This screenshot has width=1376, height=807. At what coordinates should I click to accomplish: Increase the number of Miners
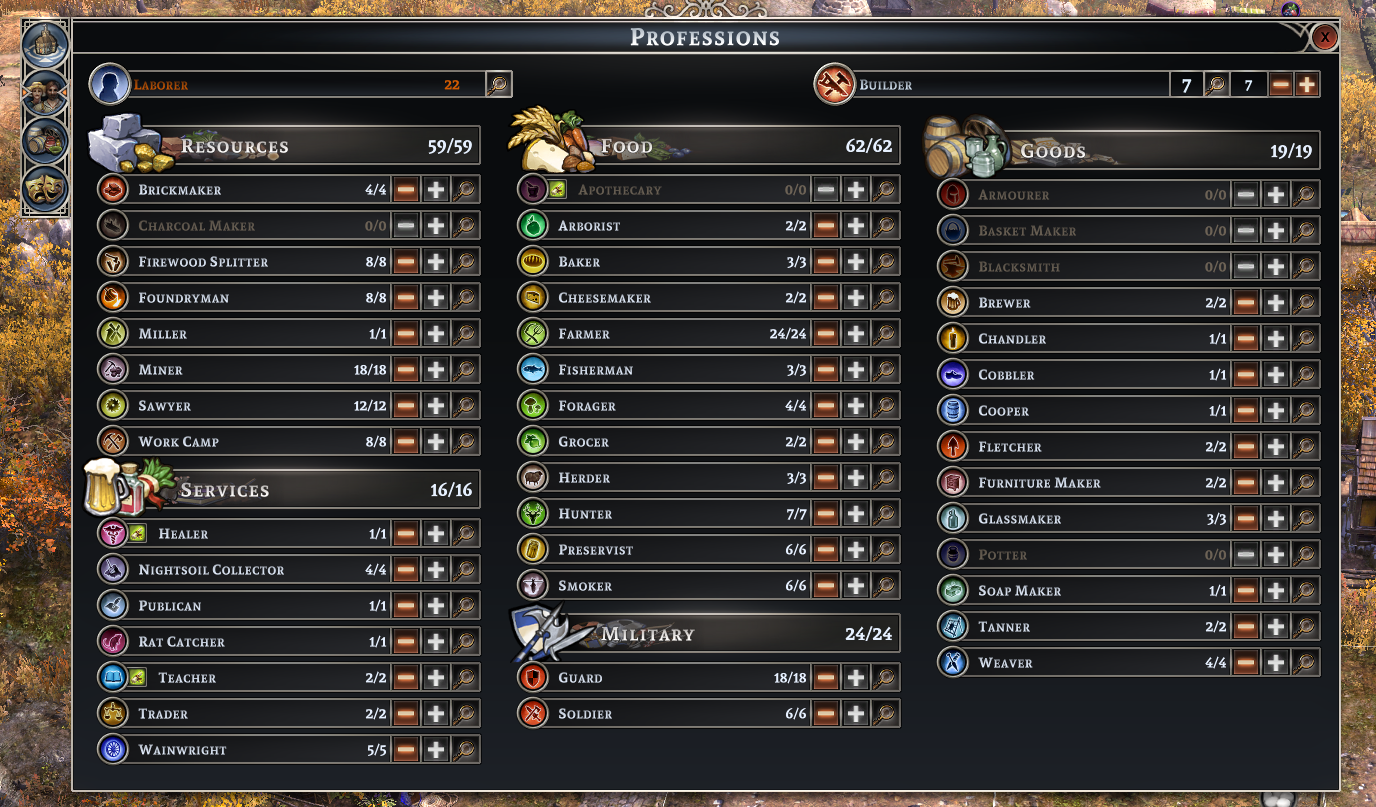point(436,370)
